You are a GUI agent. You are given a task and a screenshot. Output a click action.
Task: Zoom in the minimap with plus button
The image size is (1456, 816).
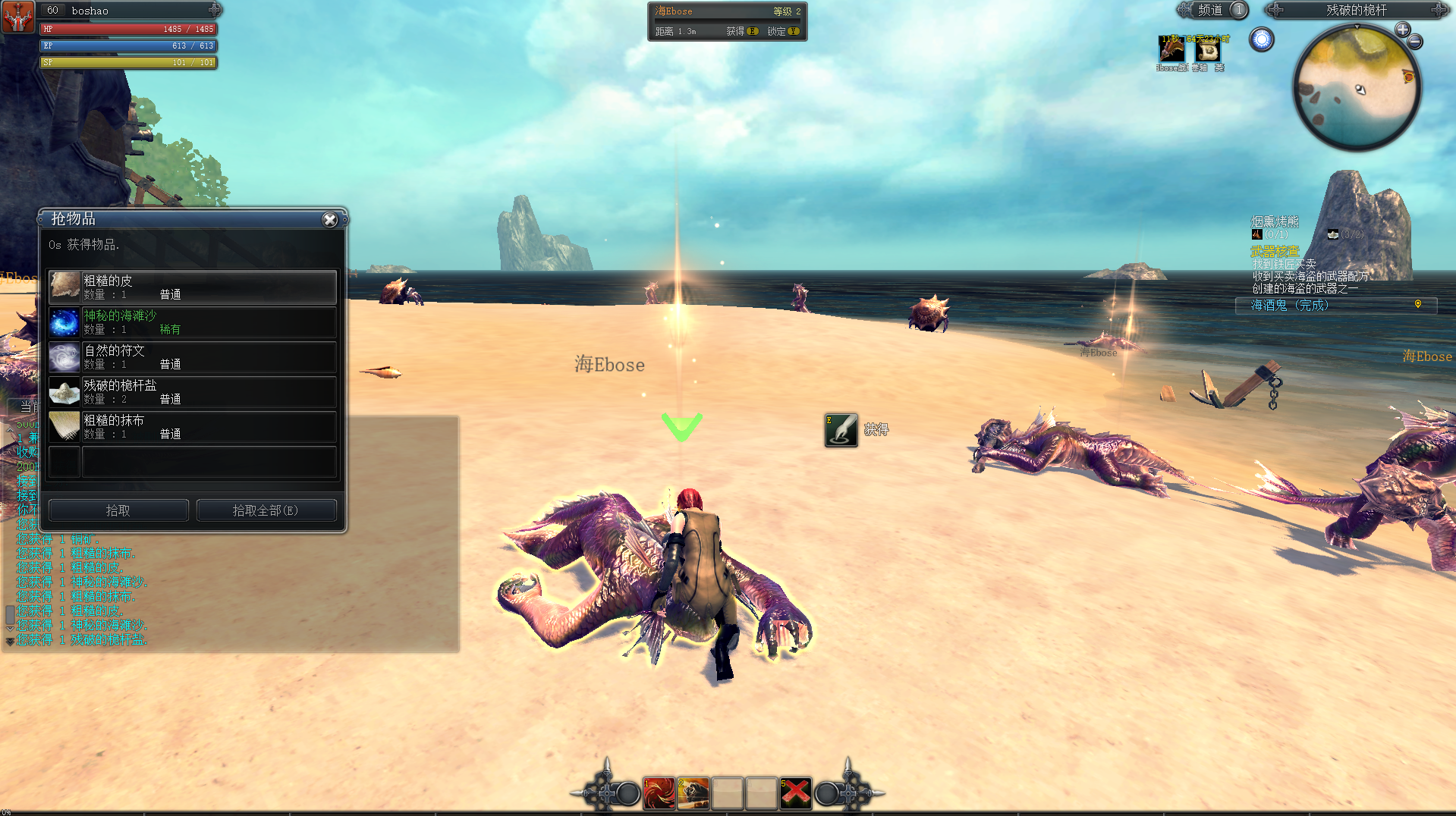(1402, 30)
